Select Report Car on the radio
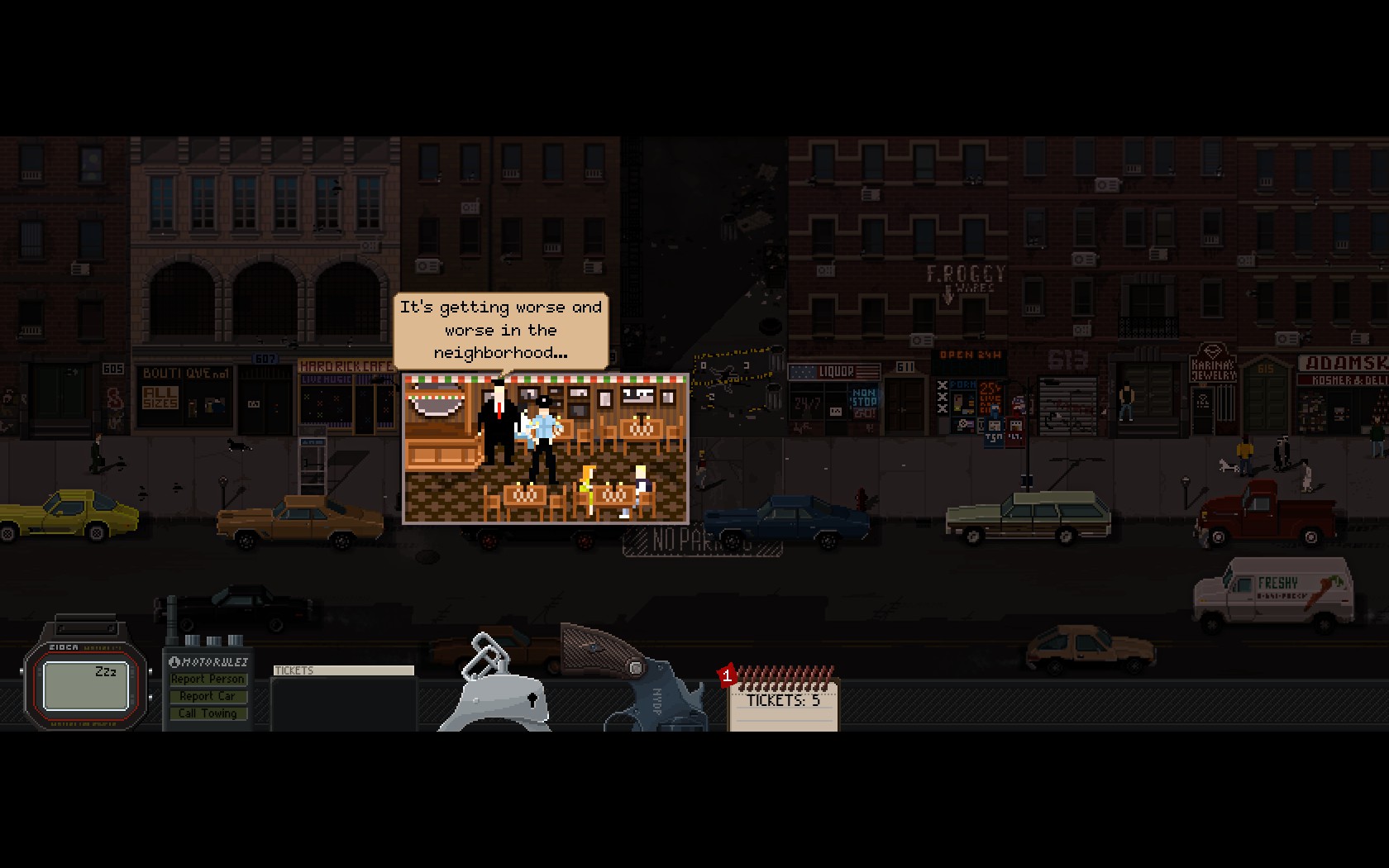The image size is (1389, 868). tap(208, 696)
